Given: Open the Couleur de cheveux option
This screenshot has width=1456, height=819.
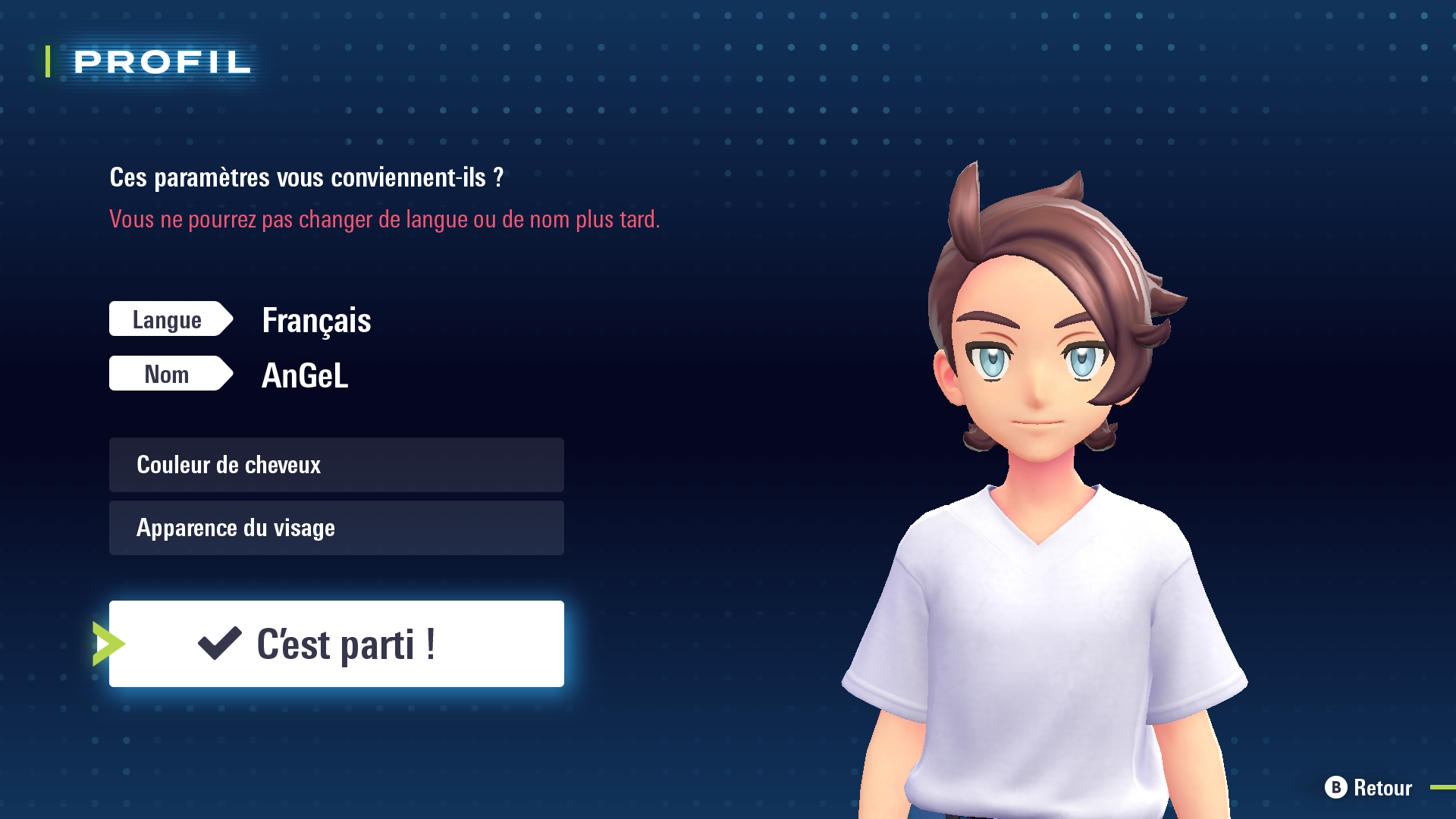Looking at the screenshot, I should (x=336, y=465).
